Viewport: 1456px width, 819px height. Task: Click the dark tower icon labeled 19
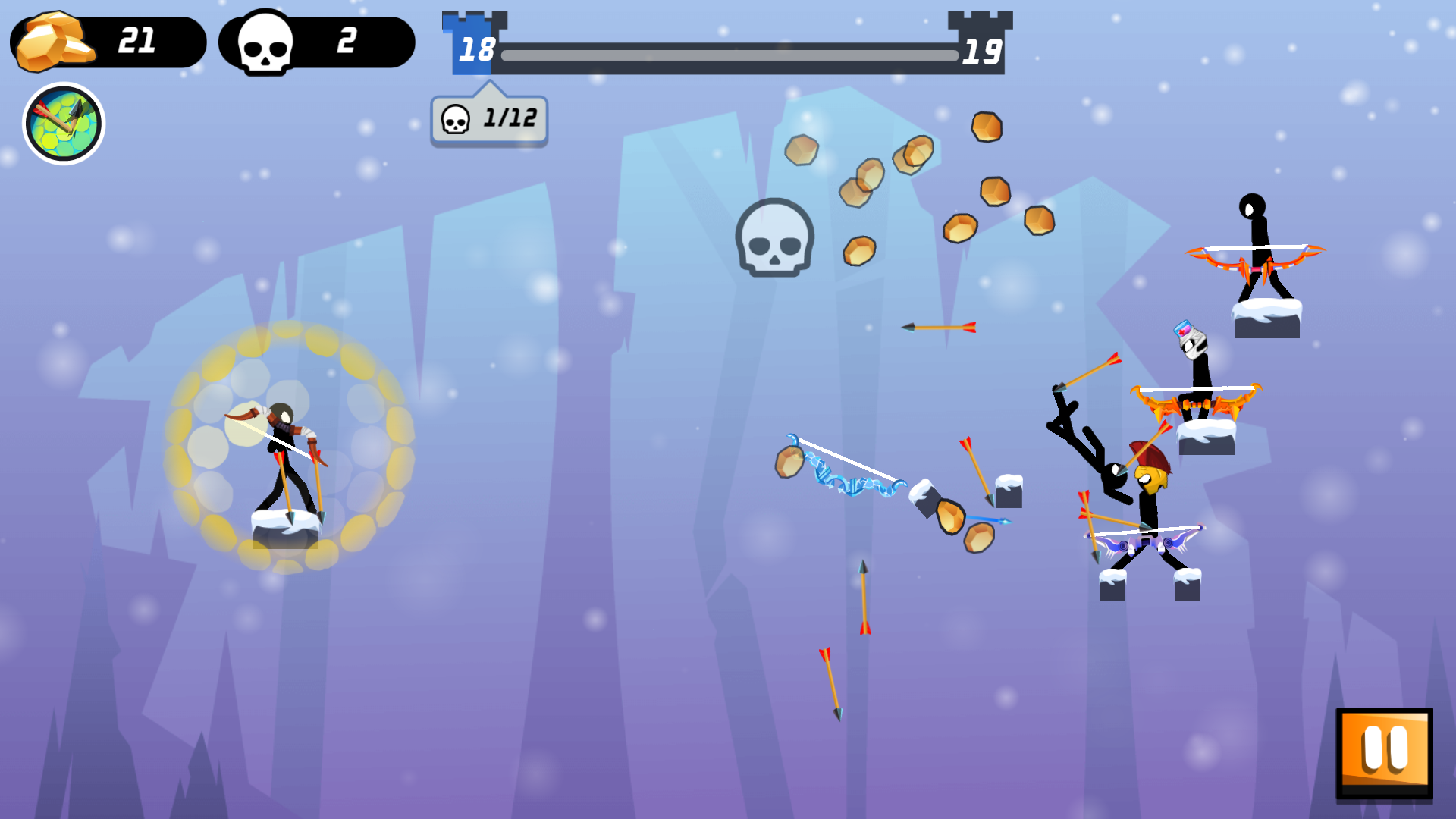pyautogui.click(x=981, y=45)
